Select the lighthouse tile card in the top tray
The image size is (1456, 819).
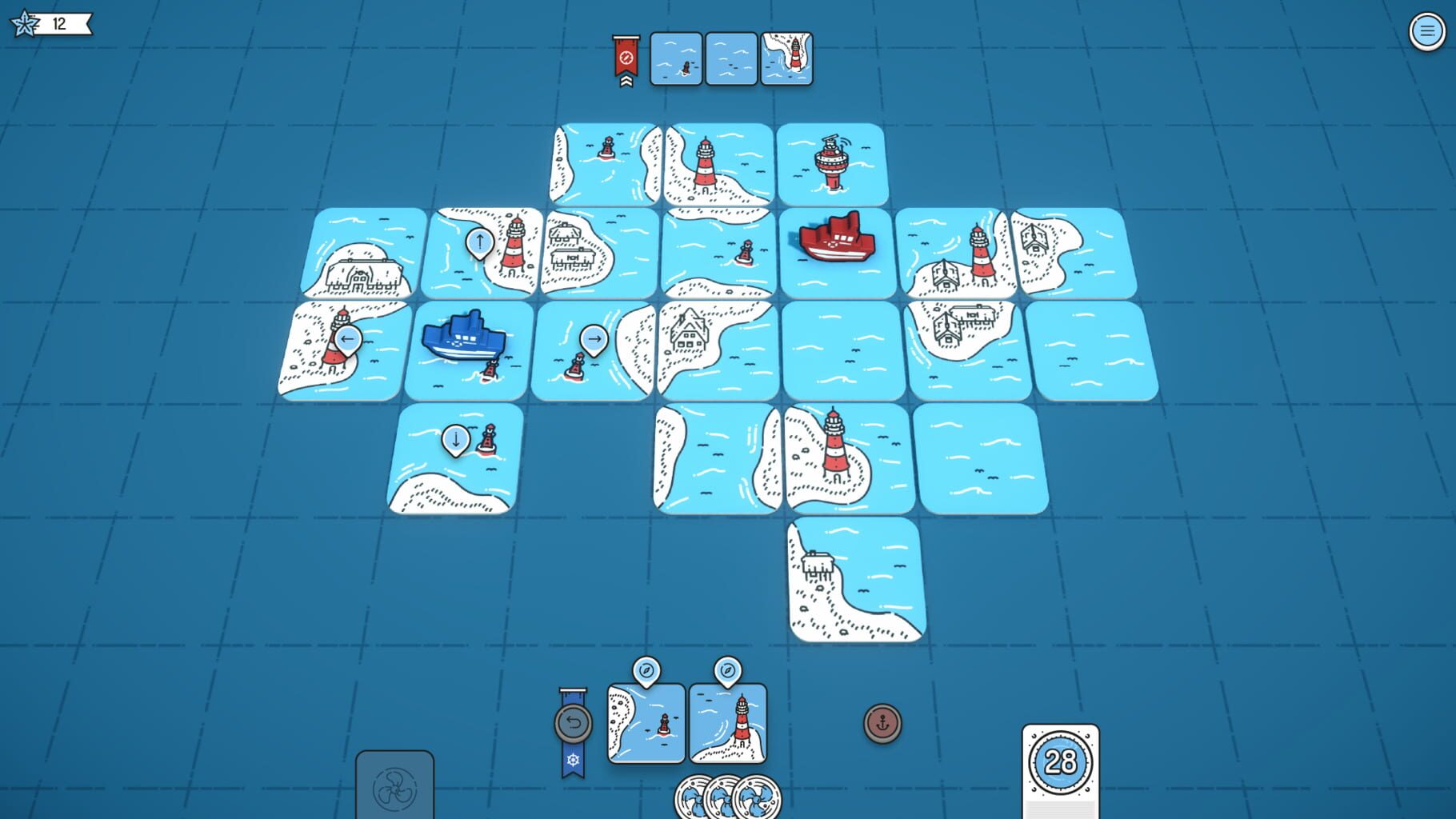tap(788, 59)
